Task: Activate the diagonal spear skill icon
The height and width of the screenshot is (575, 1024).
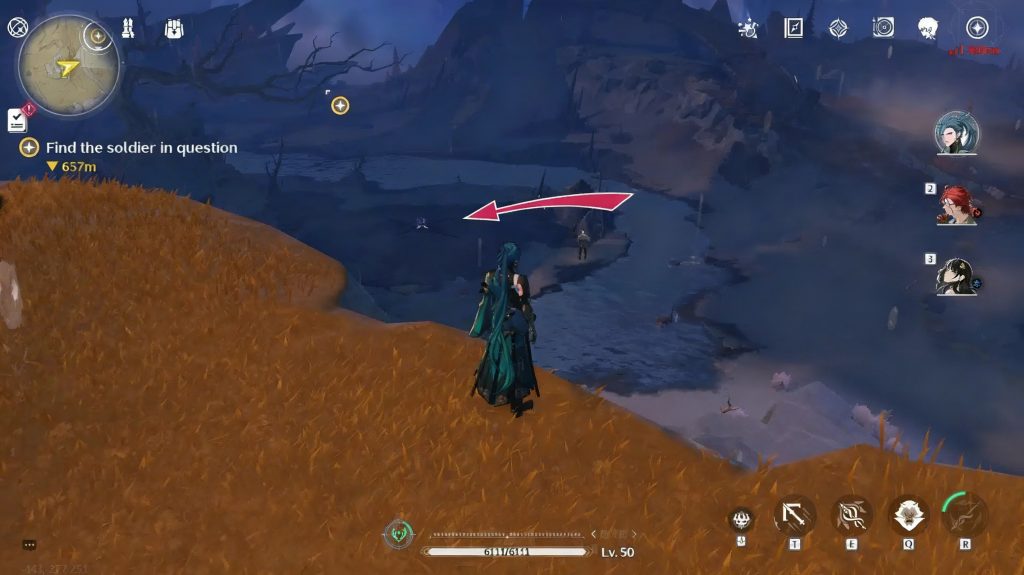Action: (x=795, y=516)
